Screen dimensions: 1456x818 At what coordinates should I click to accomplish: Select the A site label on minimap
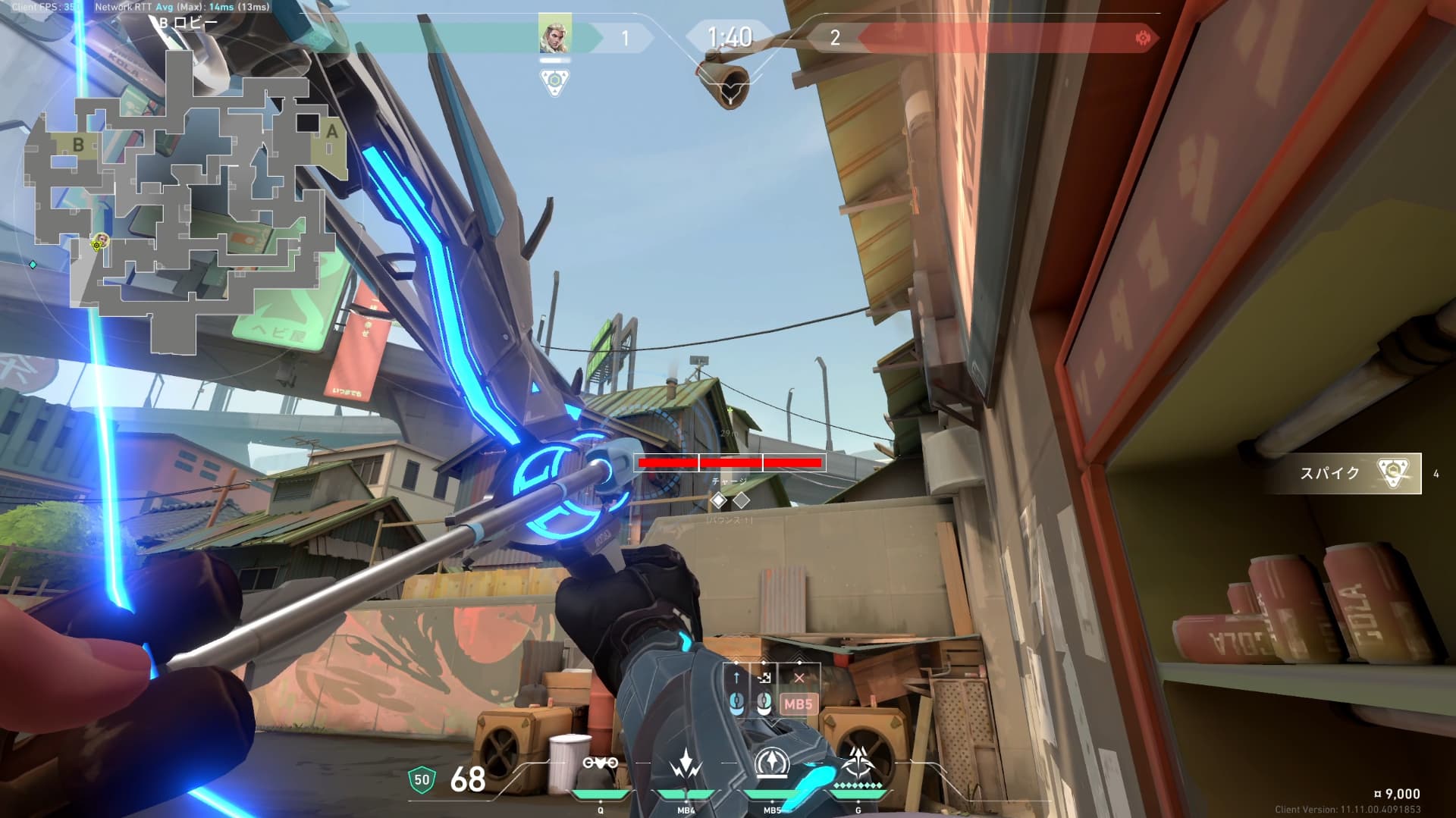click(x=331, y=131)
